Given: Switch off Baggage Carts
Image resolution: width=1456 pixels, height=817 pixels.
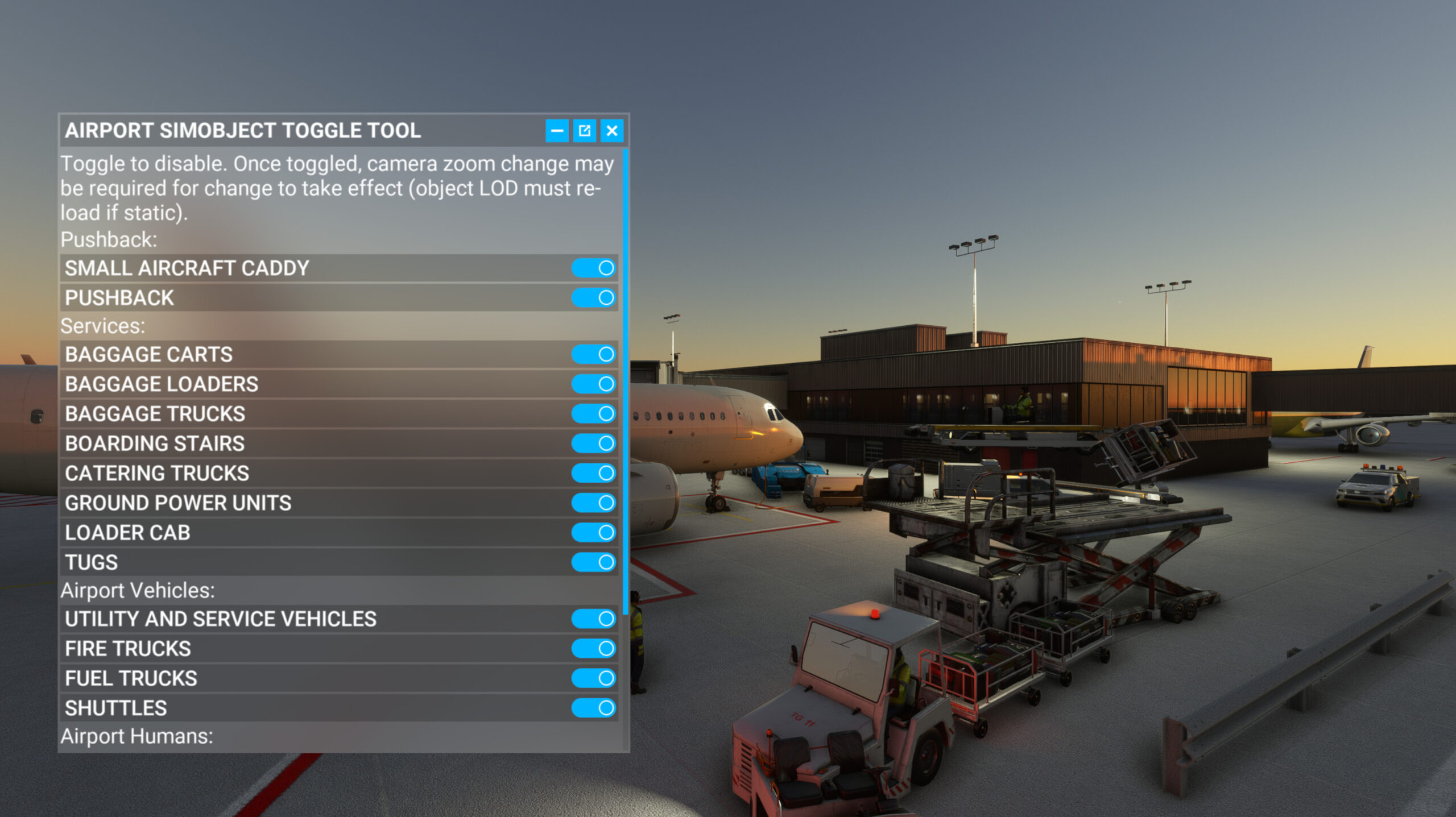Looking at the screenshot, I should click(x=594, y=354).
